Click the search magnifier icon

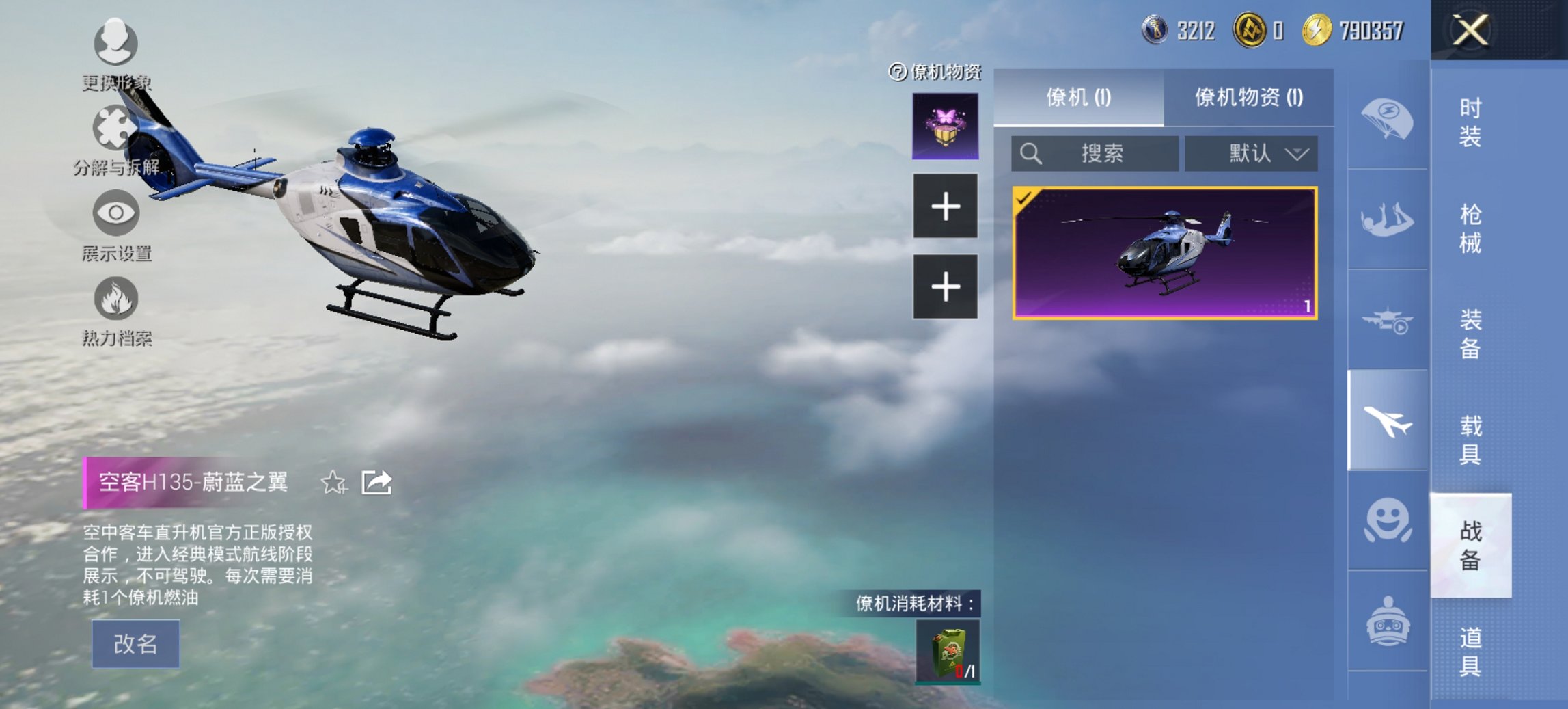1032,155
